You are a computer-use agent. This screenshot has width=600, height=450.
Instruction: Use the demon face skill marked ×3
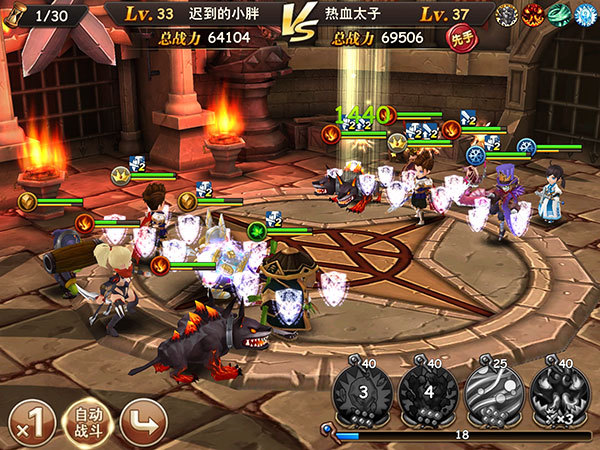click(559, 392)
